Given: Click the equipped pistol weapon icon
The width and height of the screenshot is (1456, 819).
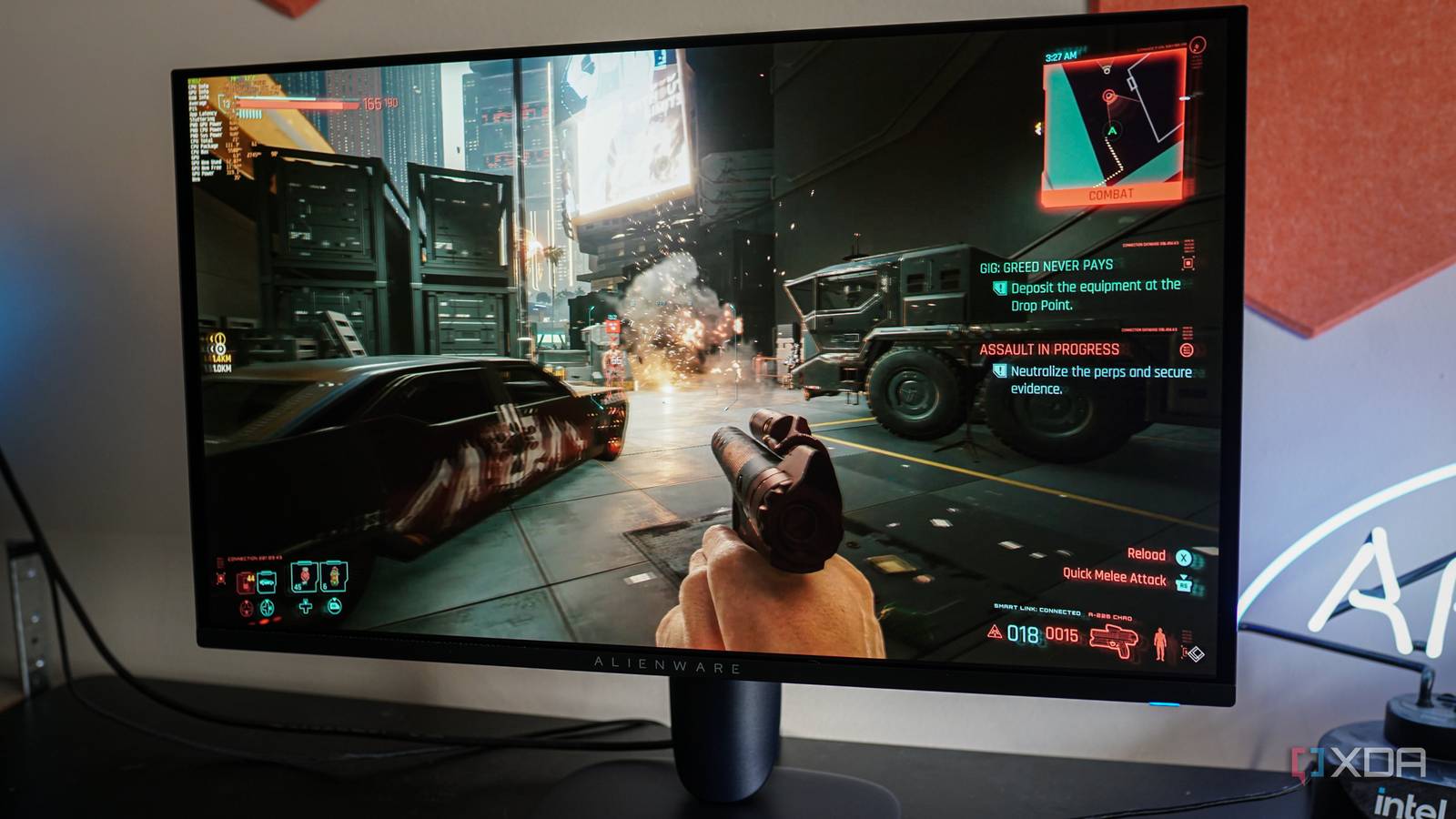Looking at the screenshot, I should tap(1113, 640).
